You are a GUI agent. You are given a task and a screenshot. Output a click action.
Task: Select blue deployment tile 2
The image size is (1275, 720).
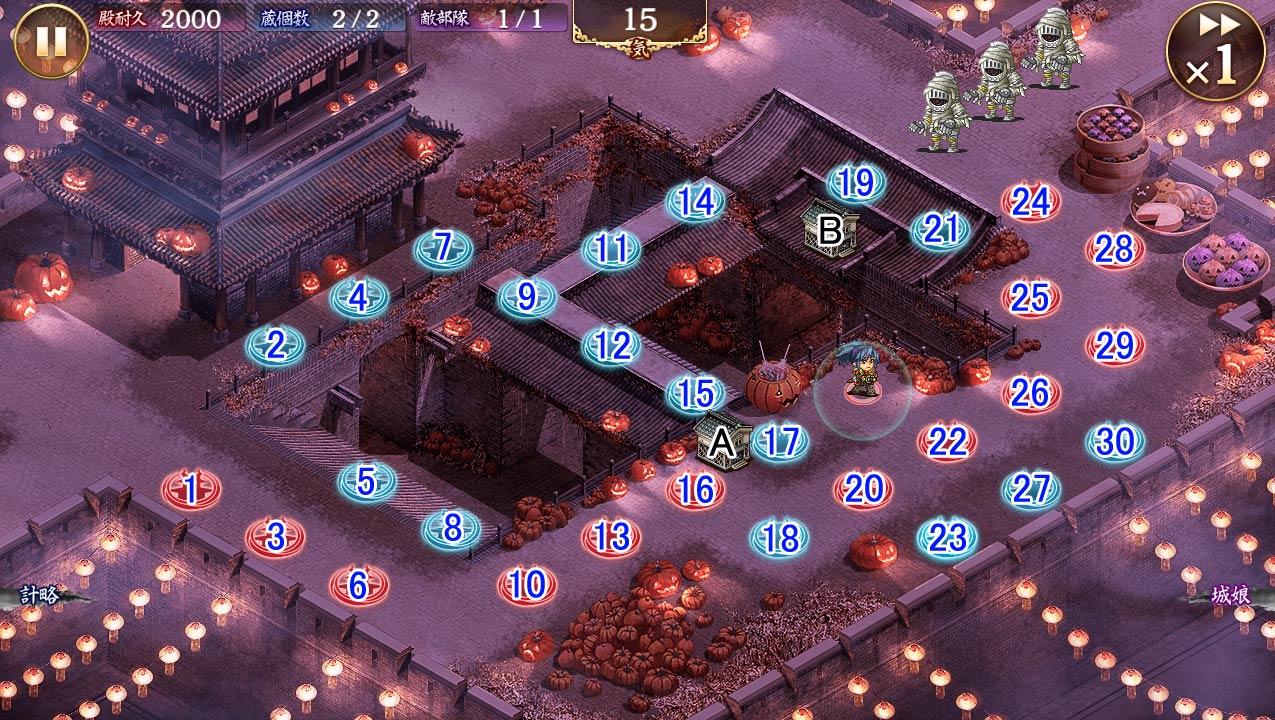tap(276, 346)
